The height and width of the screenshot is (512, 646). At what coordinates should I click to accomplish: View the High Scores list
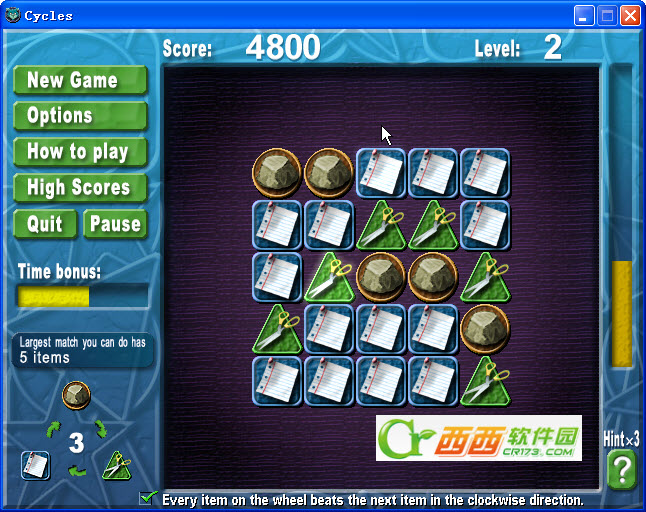80,188
